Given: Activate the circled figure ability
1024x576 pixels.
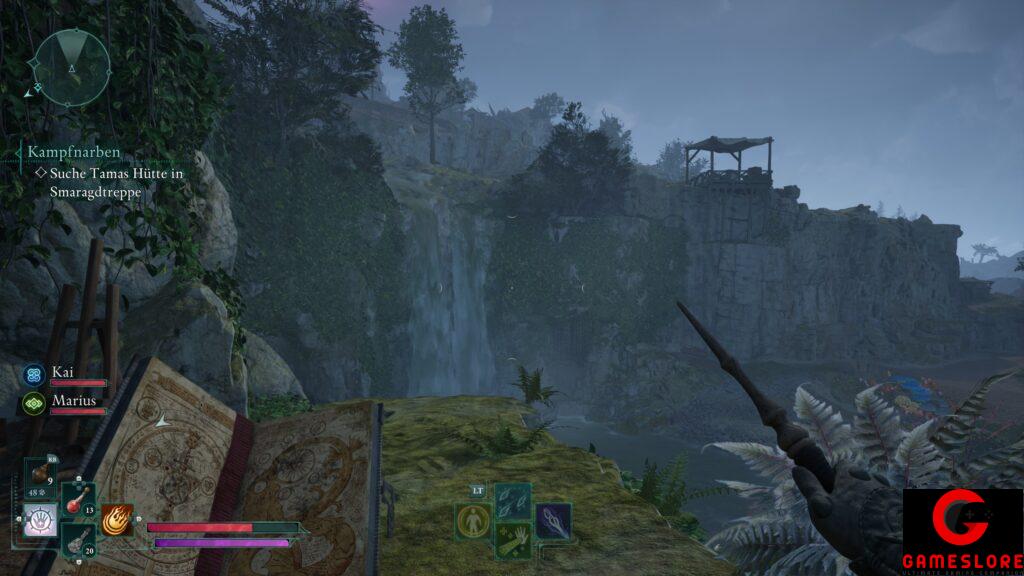Looking at the screenshot, I should pyautogui.click(x=473, y=521).
